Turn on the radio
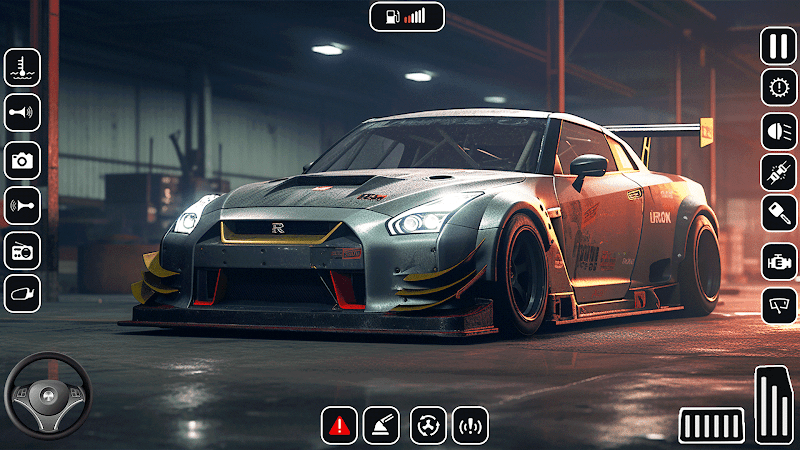Viewport: 800px width, 450px height. 22,249
